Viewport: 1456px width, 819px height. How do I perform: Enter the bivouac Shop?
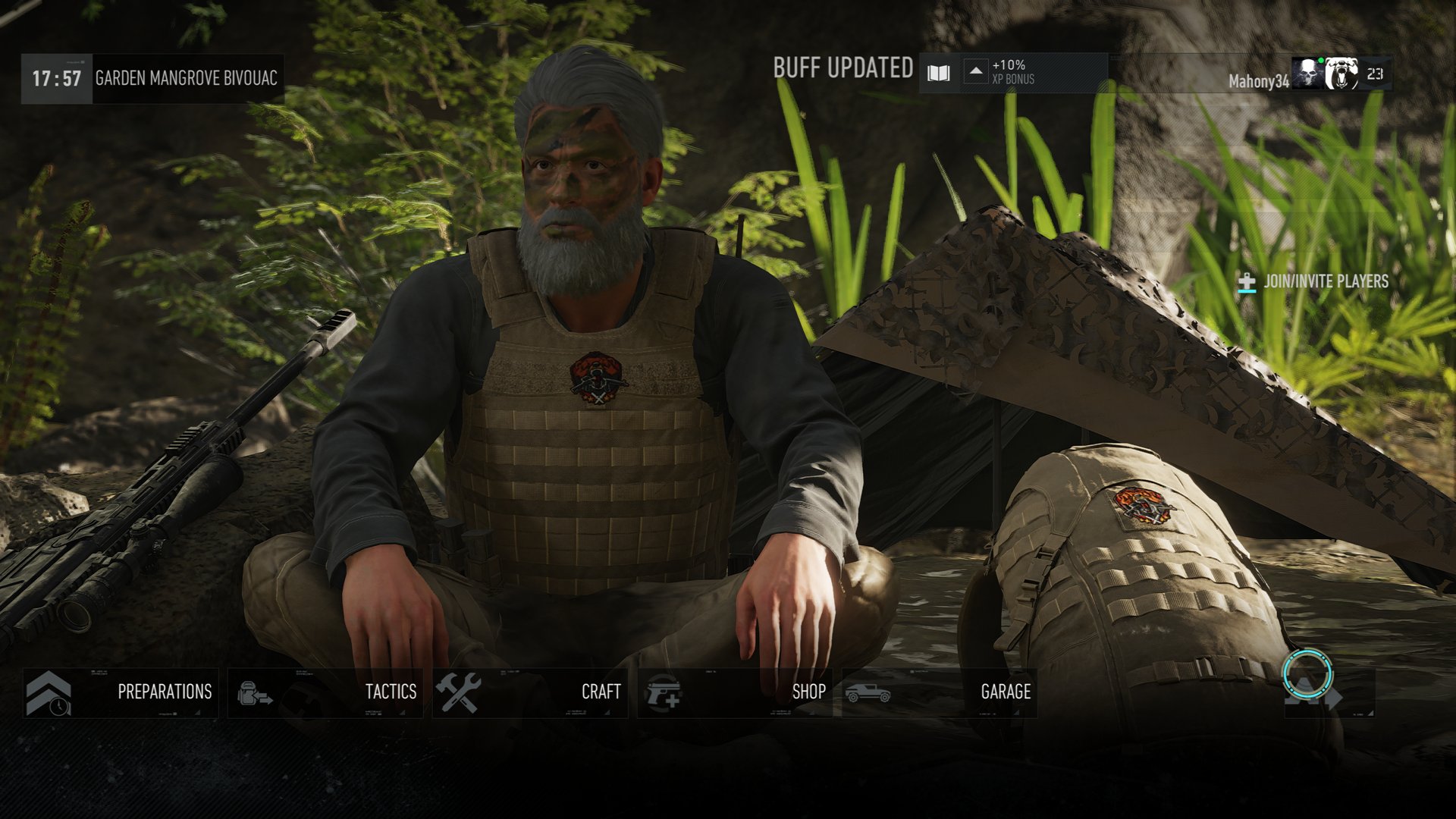(x=735, y=692)
